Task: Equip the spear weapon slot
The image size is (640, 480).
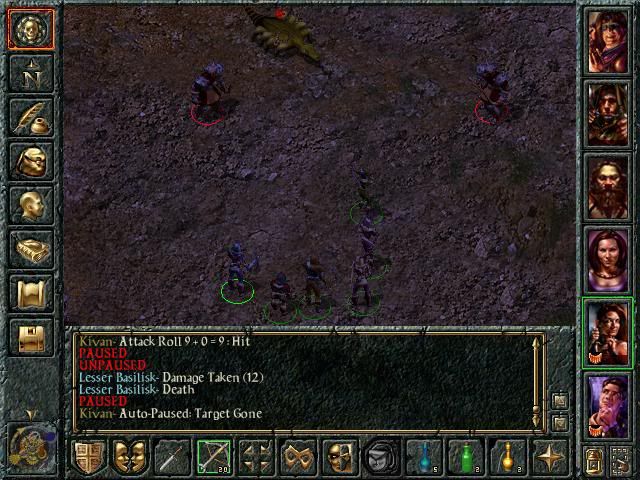Action: click(171, 458)
